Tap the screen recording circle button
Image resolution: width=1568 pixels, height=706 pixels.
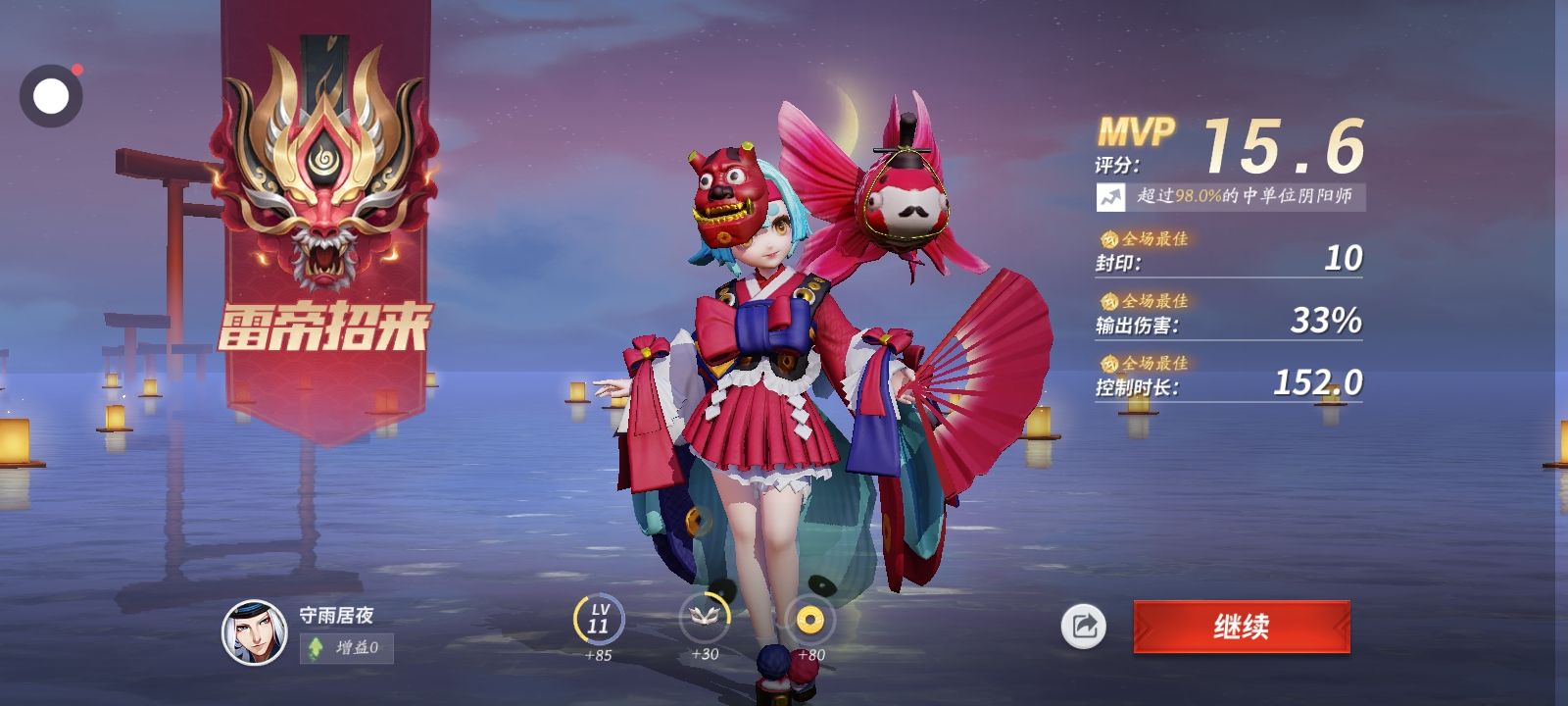[x=51, y=96]
